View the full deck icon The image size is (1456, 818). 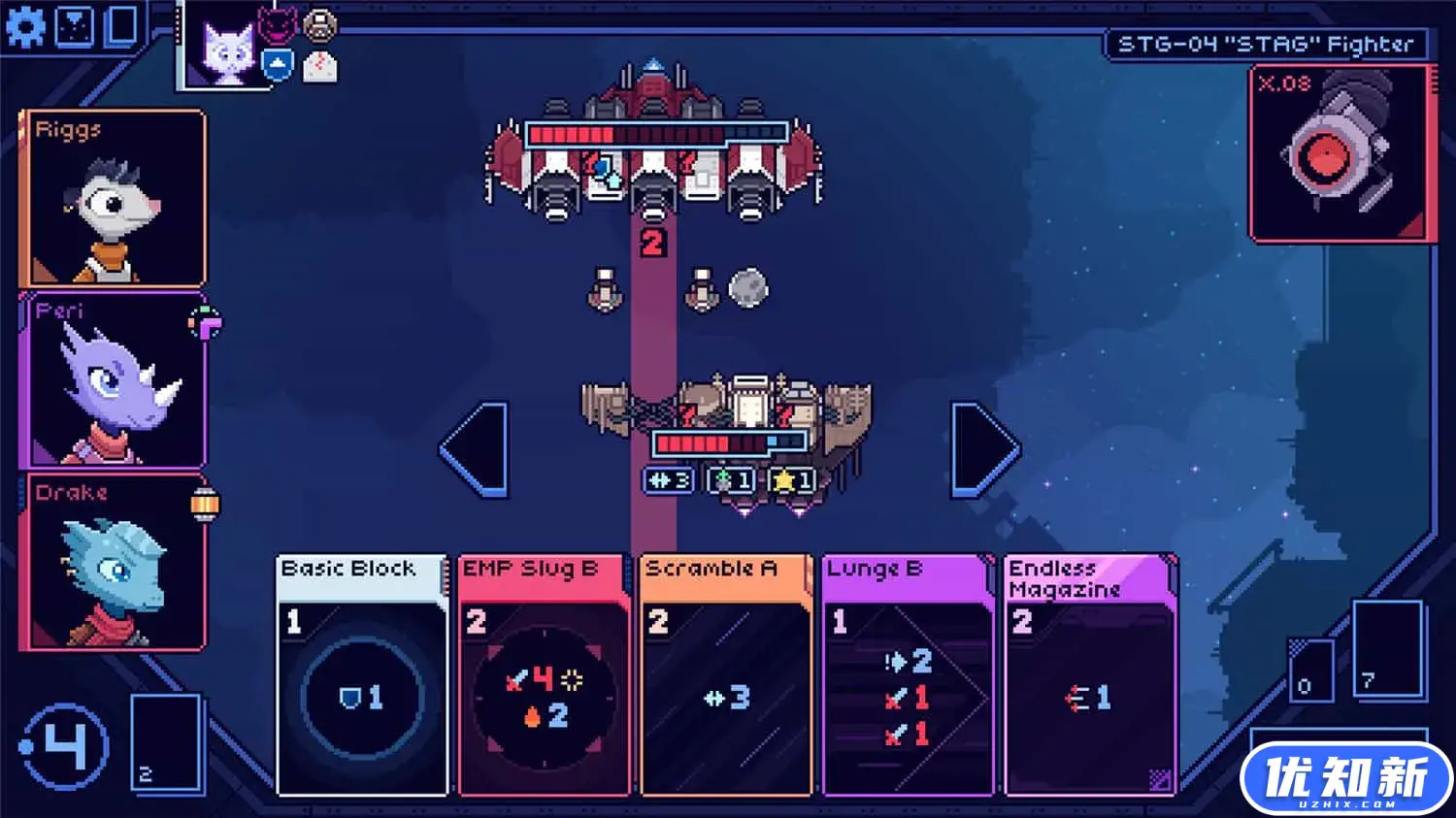point(122,26)
